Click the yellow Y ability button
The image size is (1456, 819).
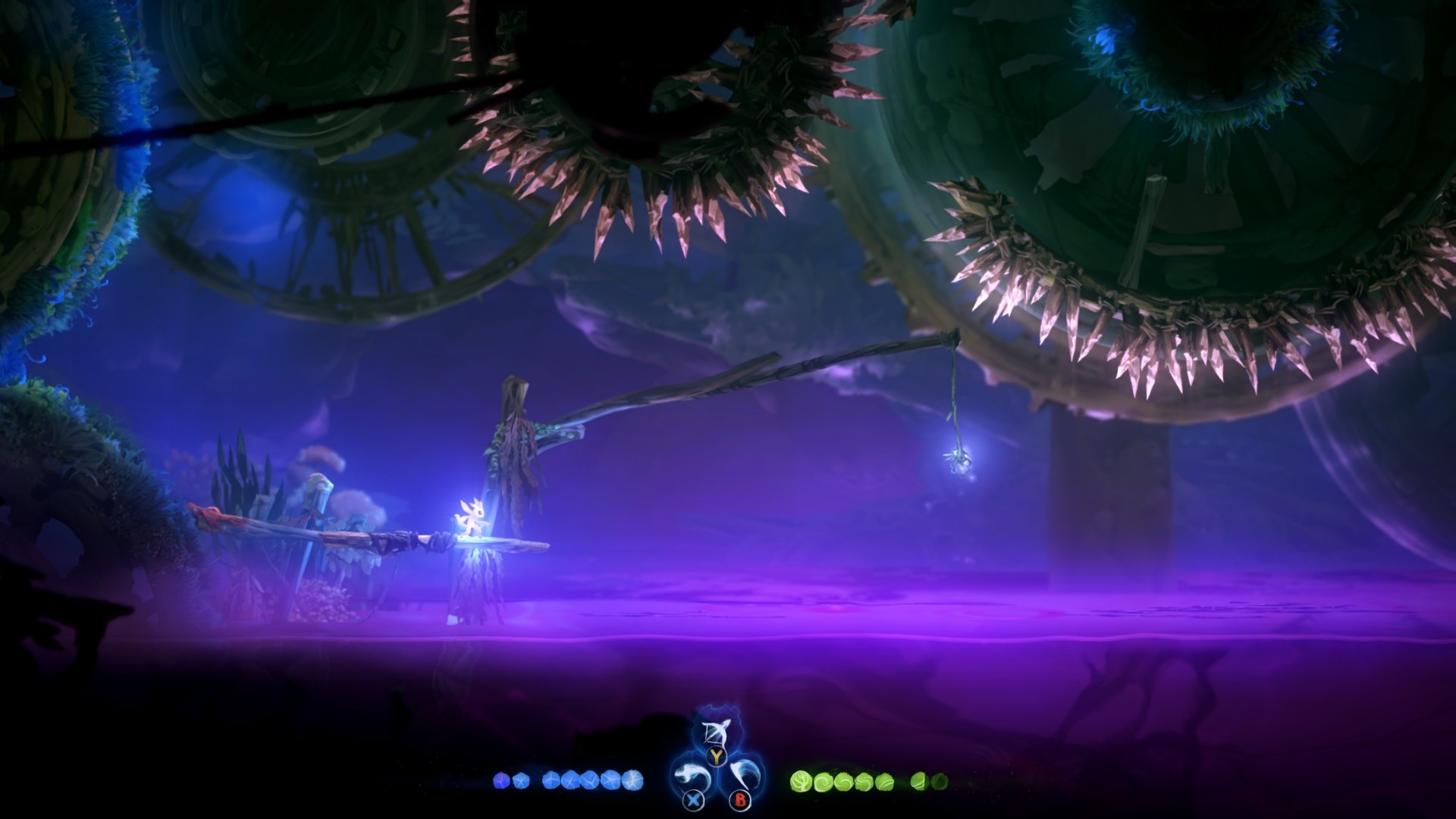click(x=716, y=755)
